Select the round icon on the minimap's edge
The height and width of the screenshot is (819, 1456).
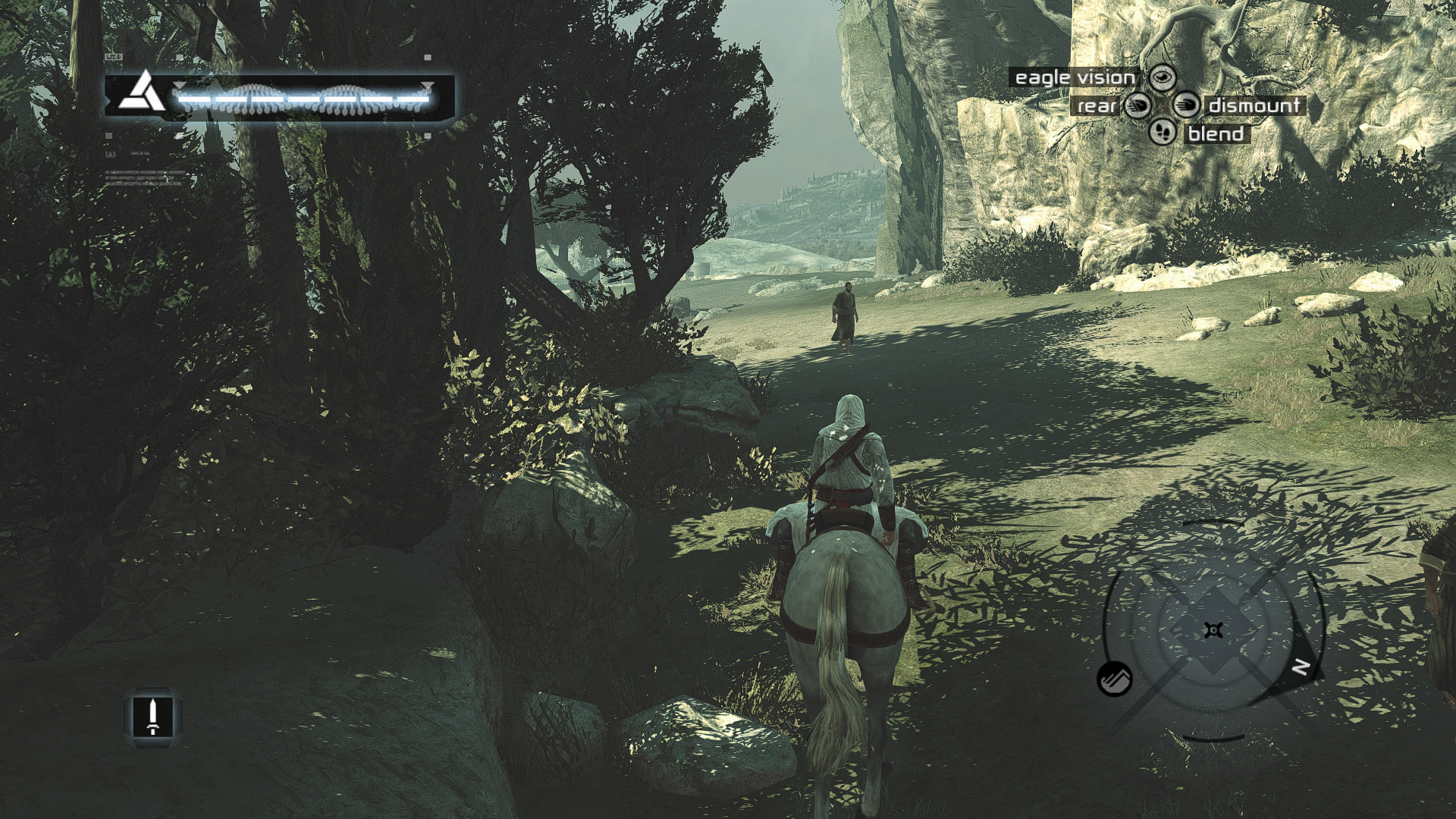[1115, 678]
